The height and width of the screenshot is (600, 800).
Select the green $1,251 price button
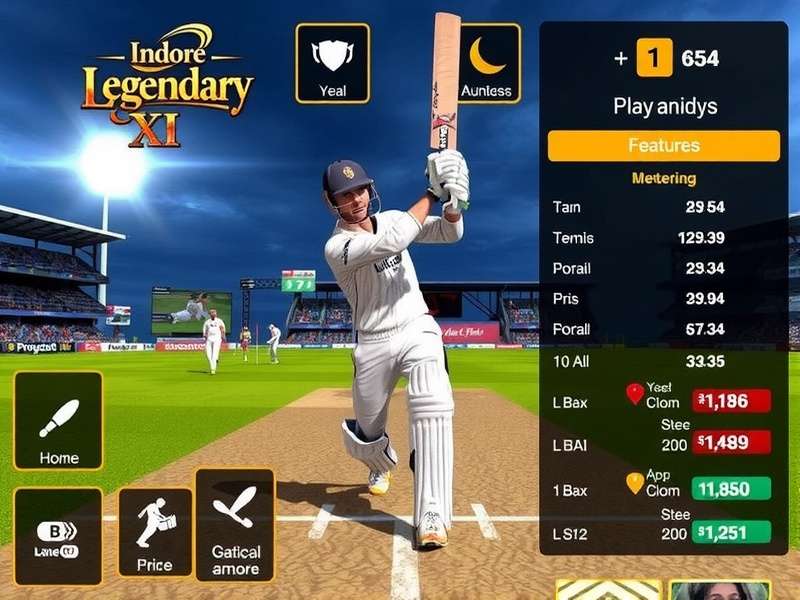[x=733, y=533]
